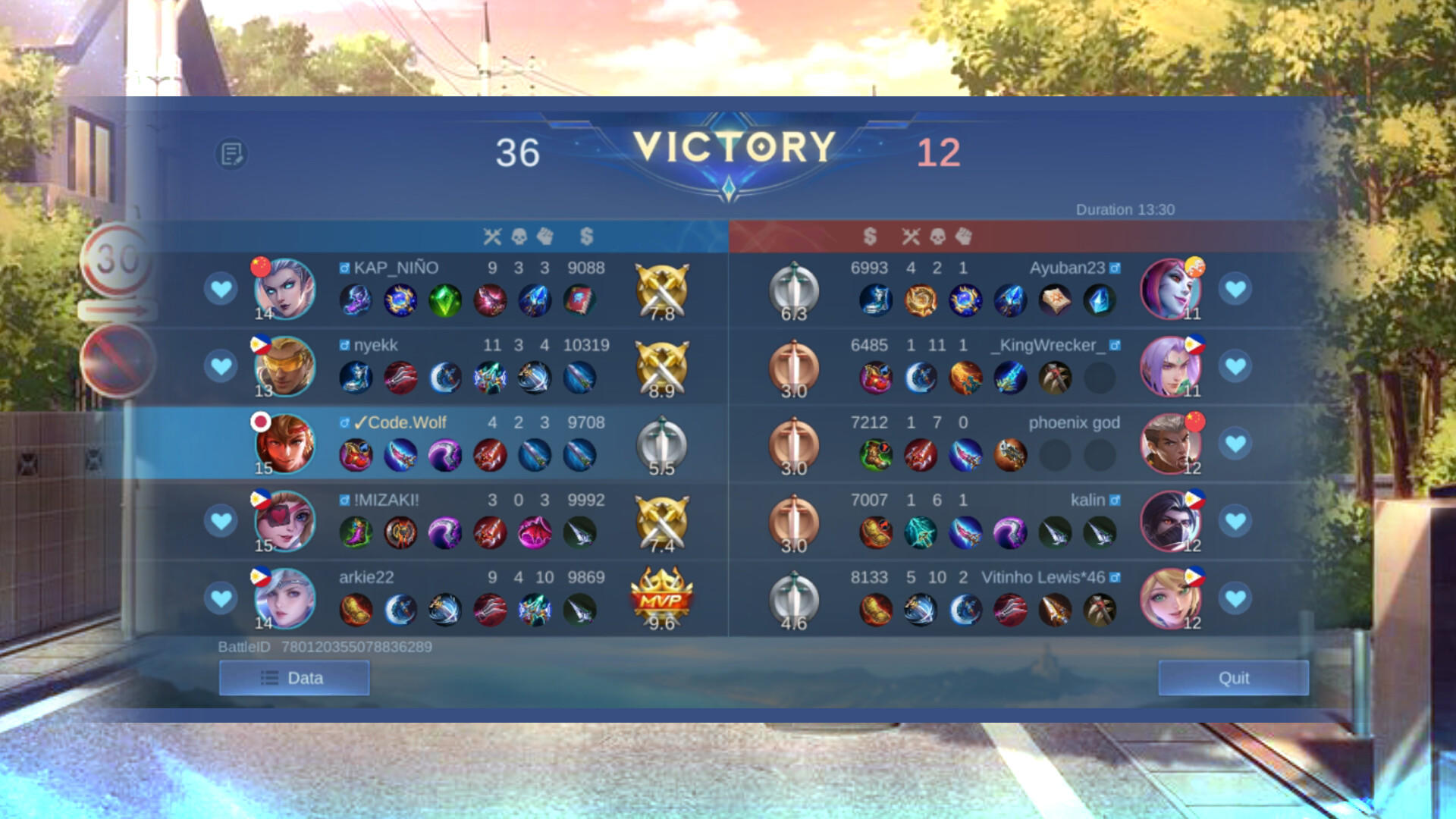Image resolution: width=1456 pixels, height=819 pixels.
Task: Toggle the heart like for KAP_NIÑO
Action: click(221, 287)
